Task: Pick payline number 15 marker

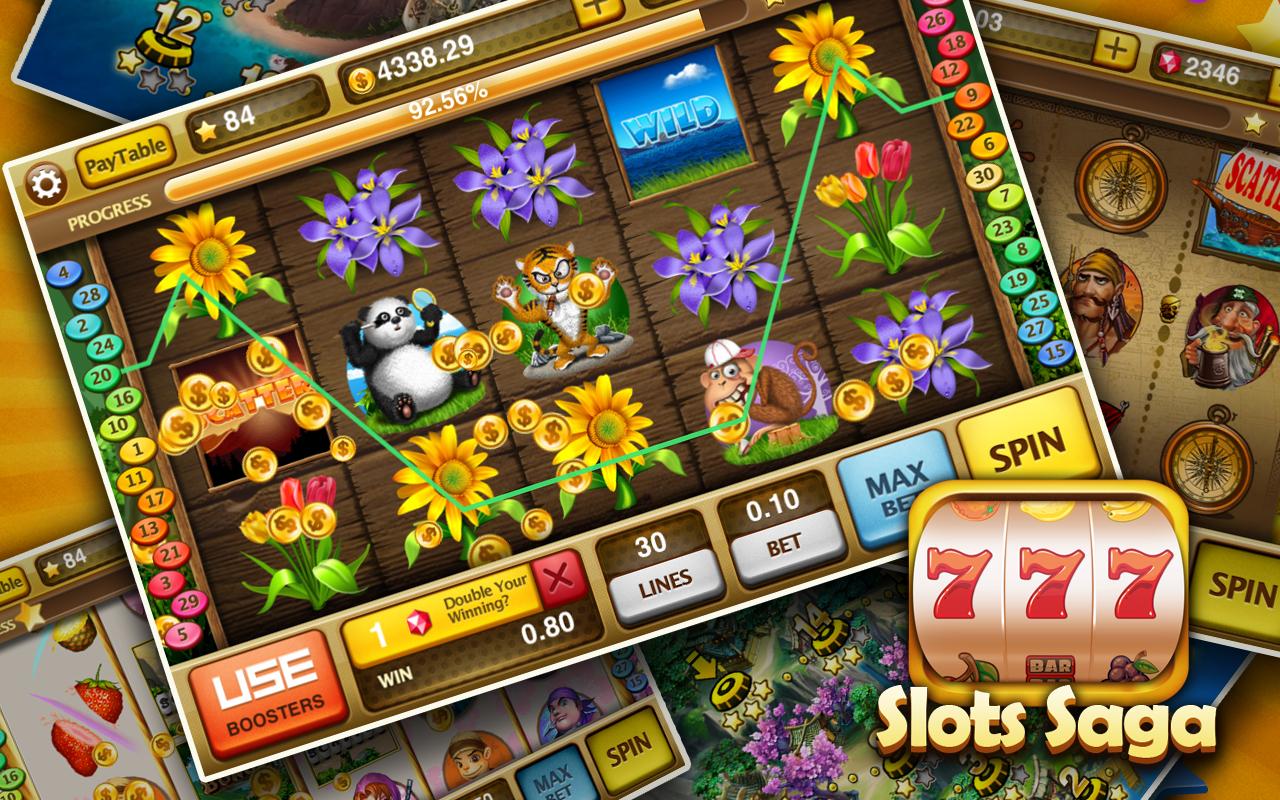Action: (x=1057, y=351)
